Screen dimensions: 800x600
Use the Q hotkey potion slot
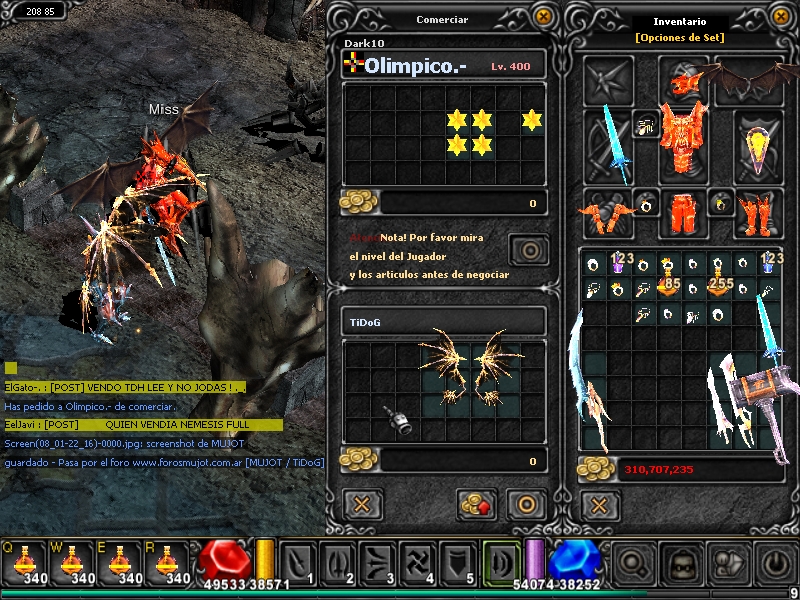[x=22, y=562]
